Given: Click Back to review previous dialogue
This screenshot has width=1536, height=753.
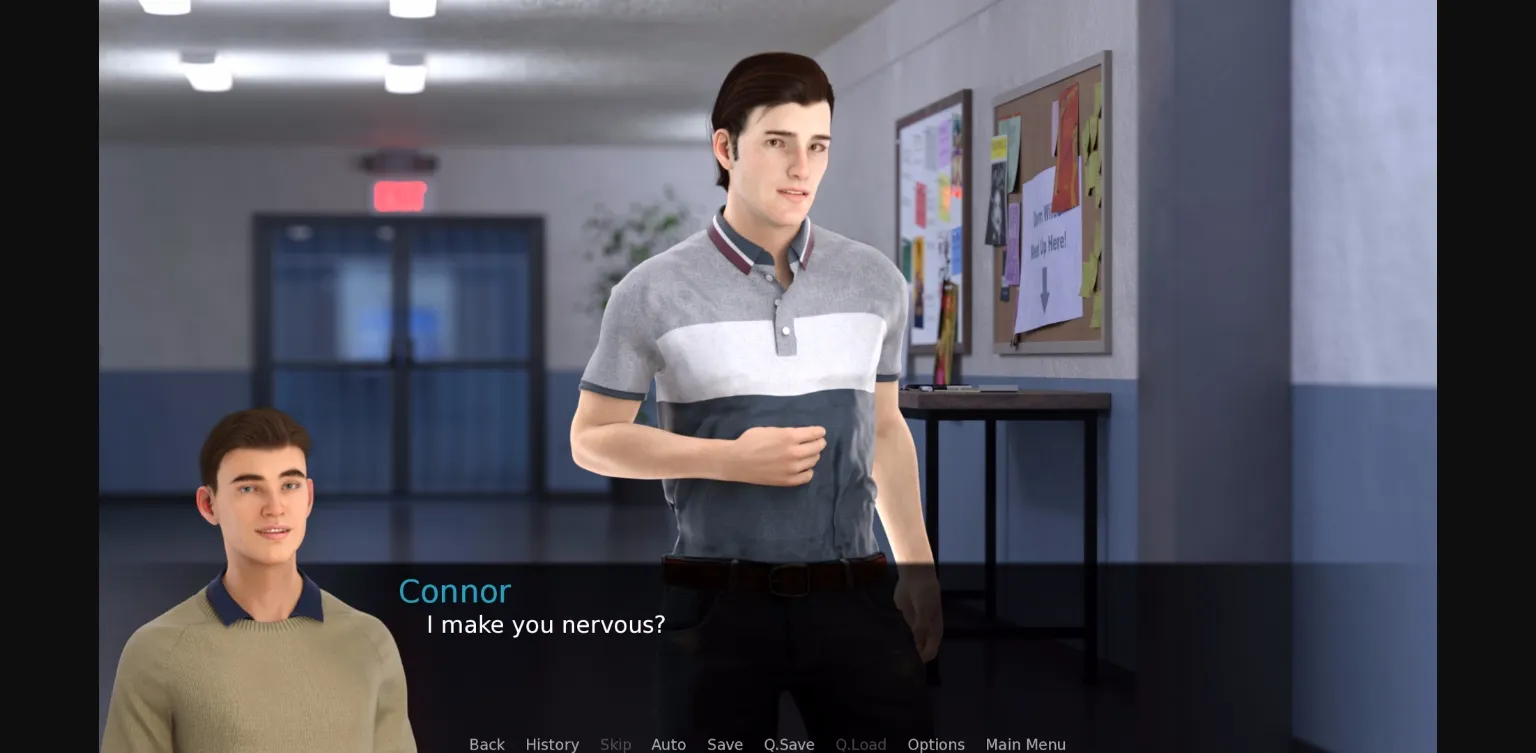Looking at the screenshot, I should click(487, 744).
